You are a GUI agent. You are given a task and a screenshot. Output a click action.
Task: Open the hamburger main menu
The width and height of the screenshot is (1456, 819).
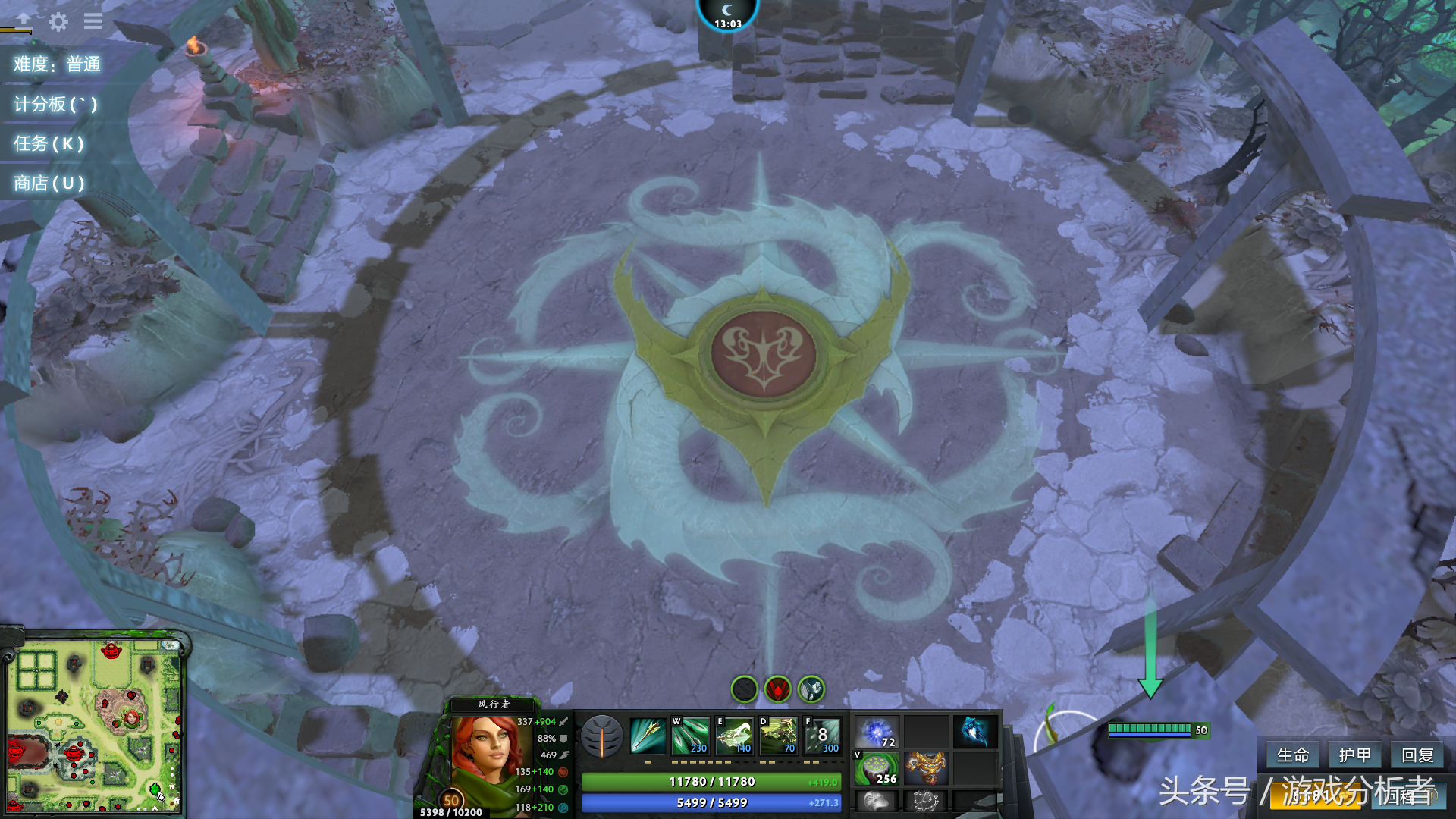[93, 21]
